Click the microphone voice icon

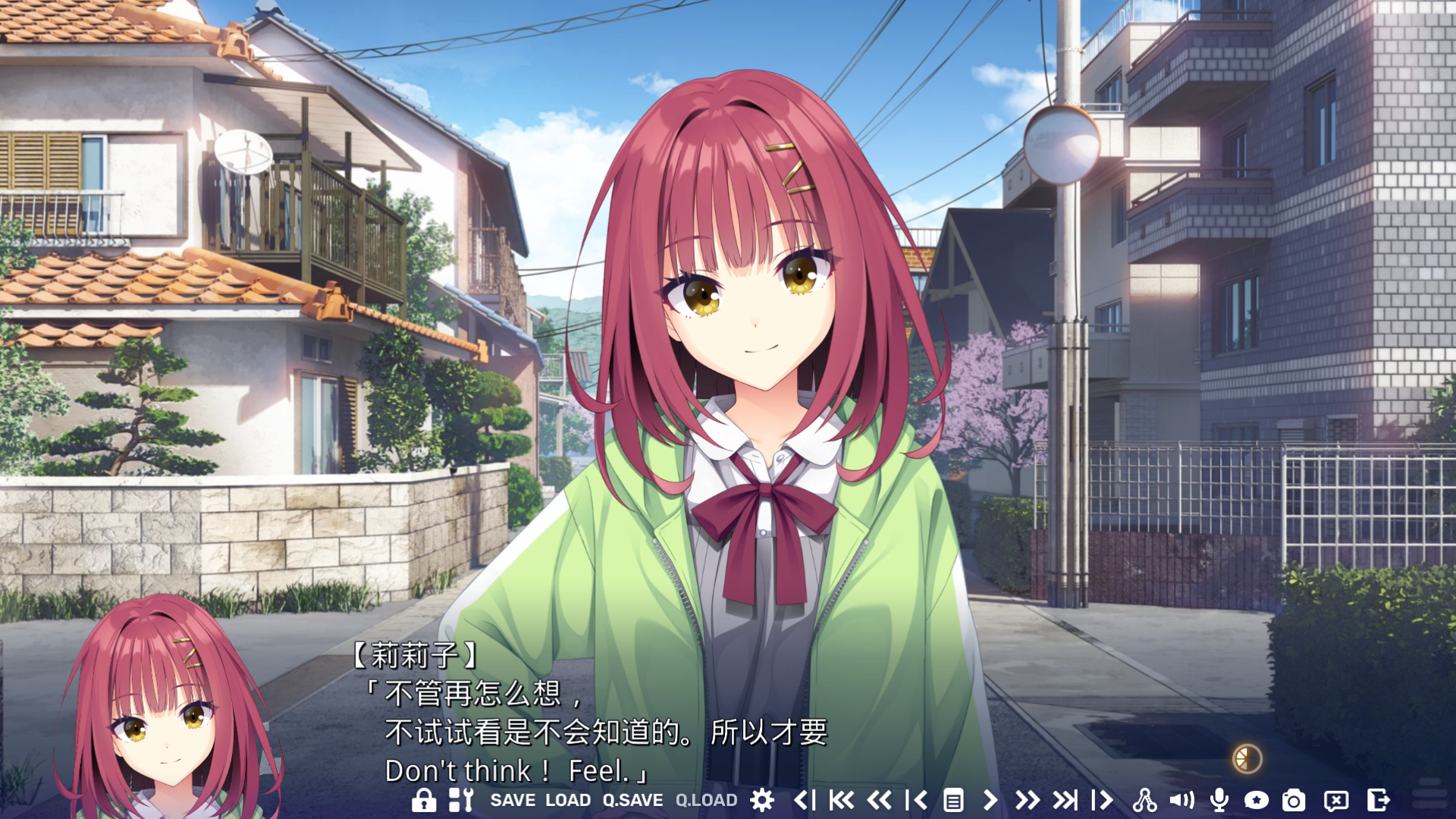(1219, 800)
